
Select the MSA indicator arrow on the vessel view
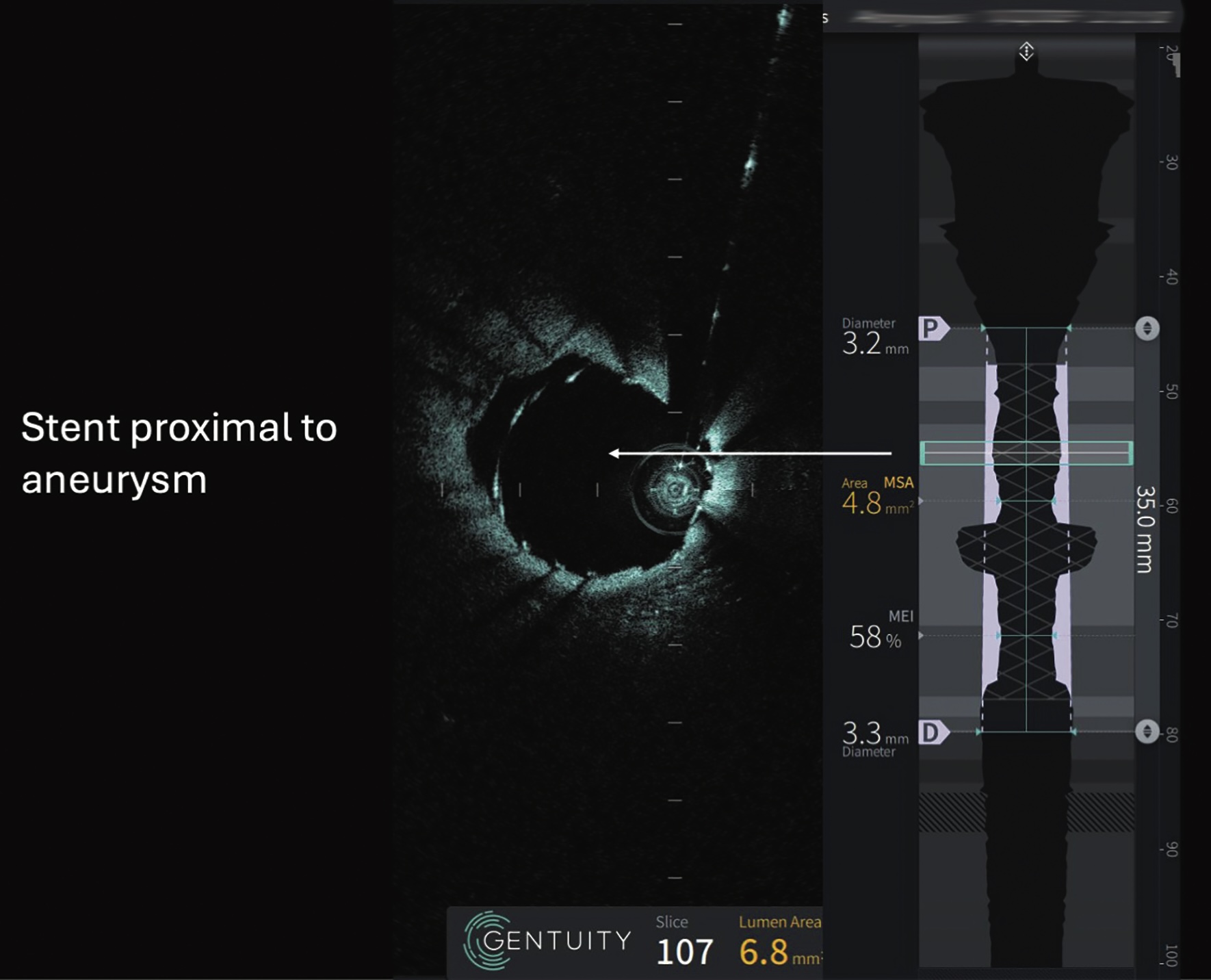click(x=922, y=502)
